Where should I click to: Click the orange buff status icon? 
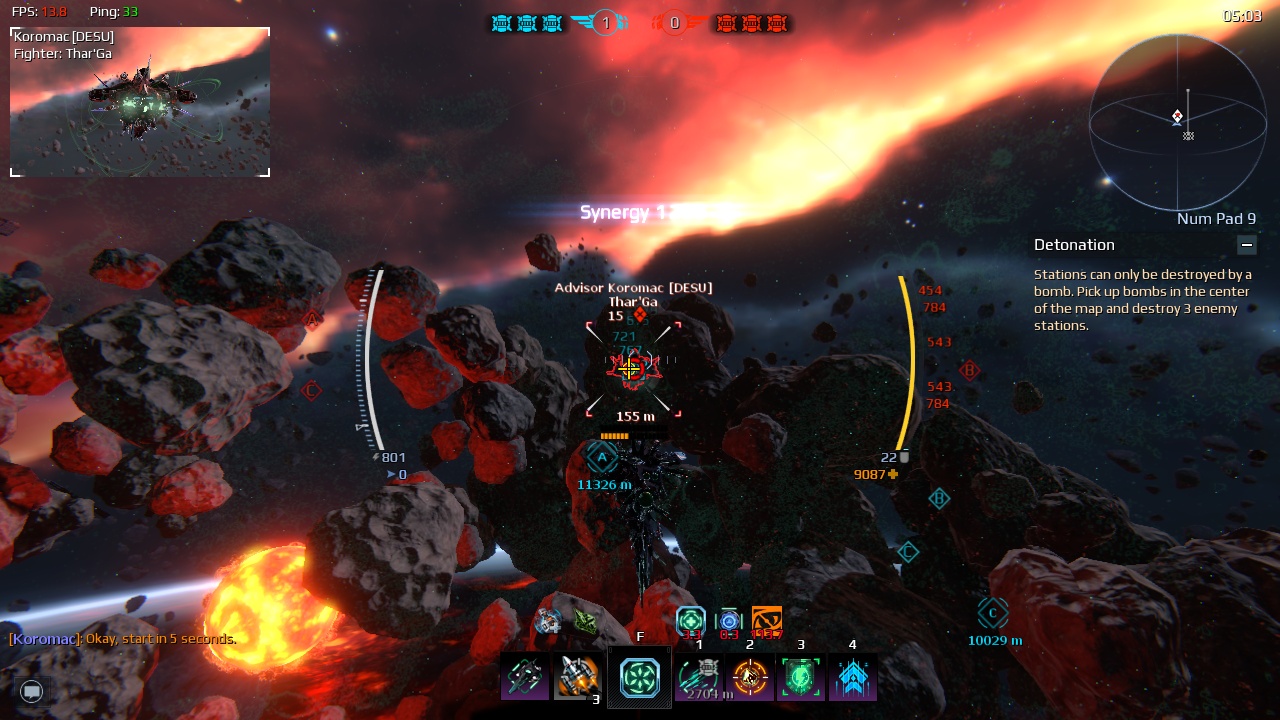pyautogui.click(x=766, y=621)
